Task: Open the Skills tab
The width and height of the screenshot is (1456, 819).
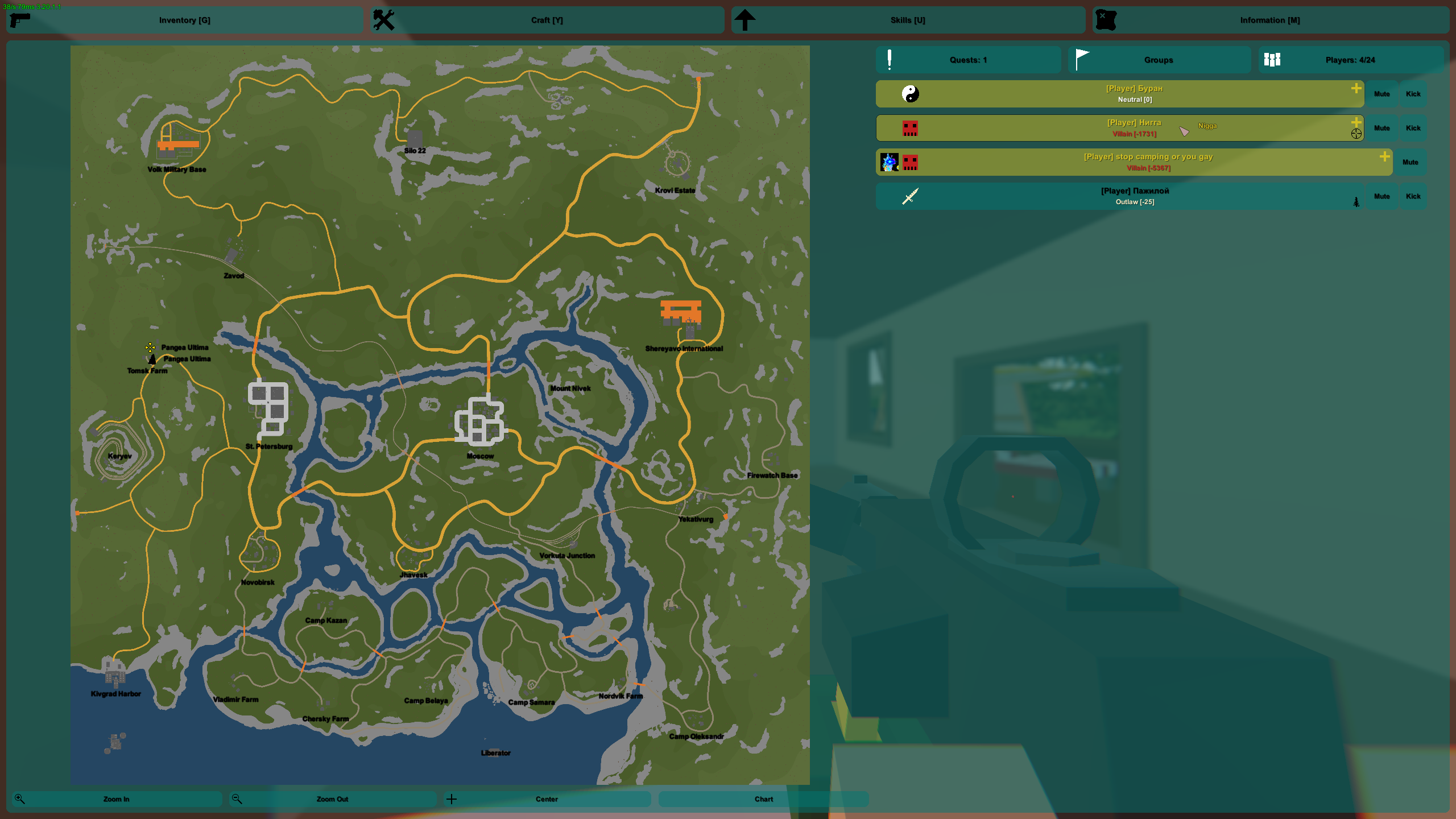Action: (x=908, y=20)
